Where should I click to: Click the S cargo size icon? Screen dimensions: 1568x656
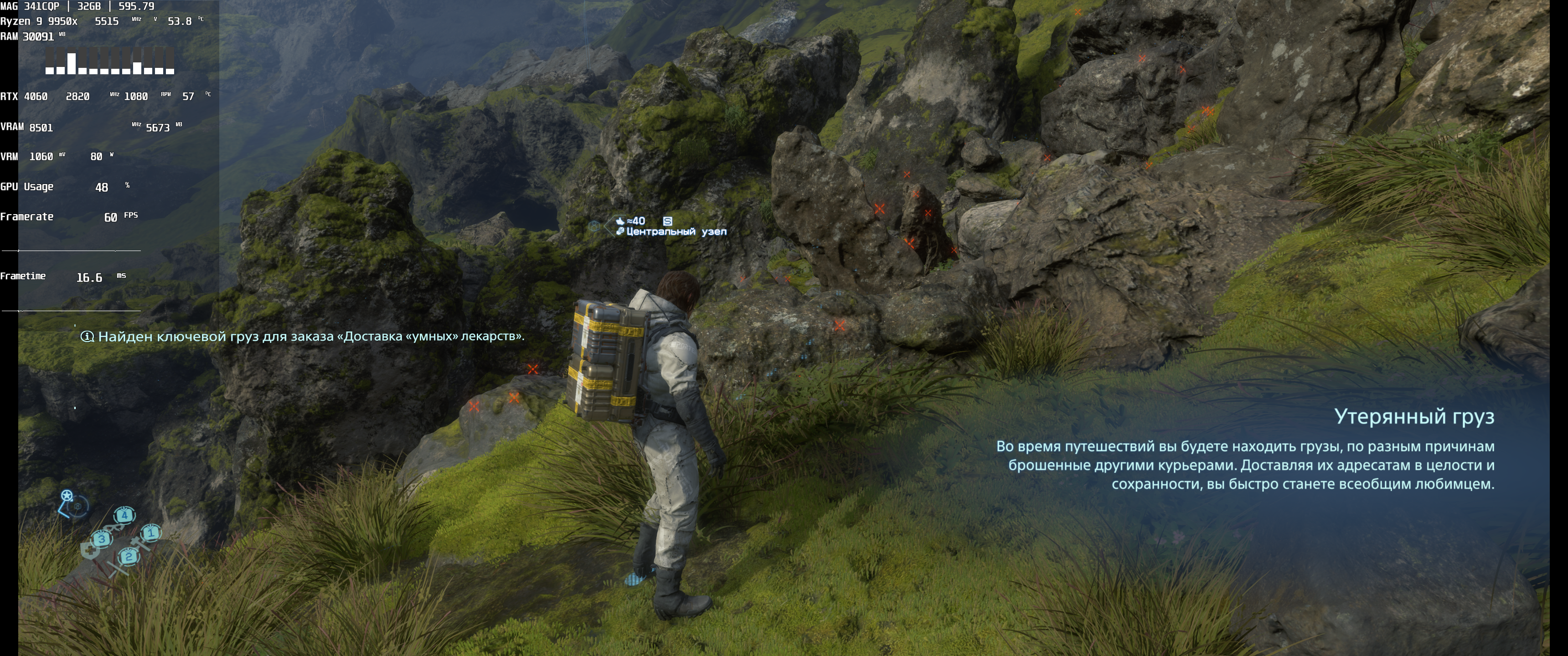(x=667, y=221)
